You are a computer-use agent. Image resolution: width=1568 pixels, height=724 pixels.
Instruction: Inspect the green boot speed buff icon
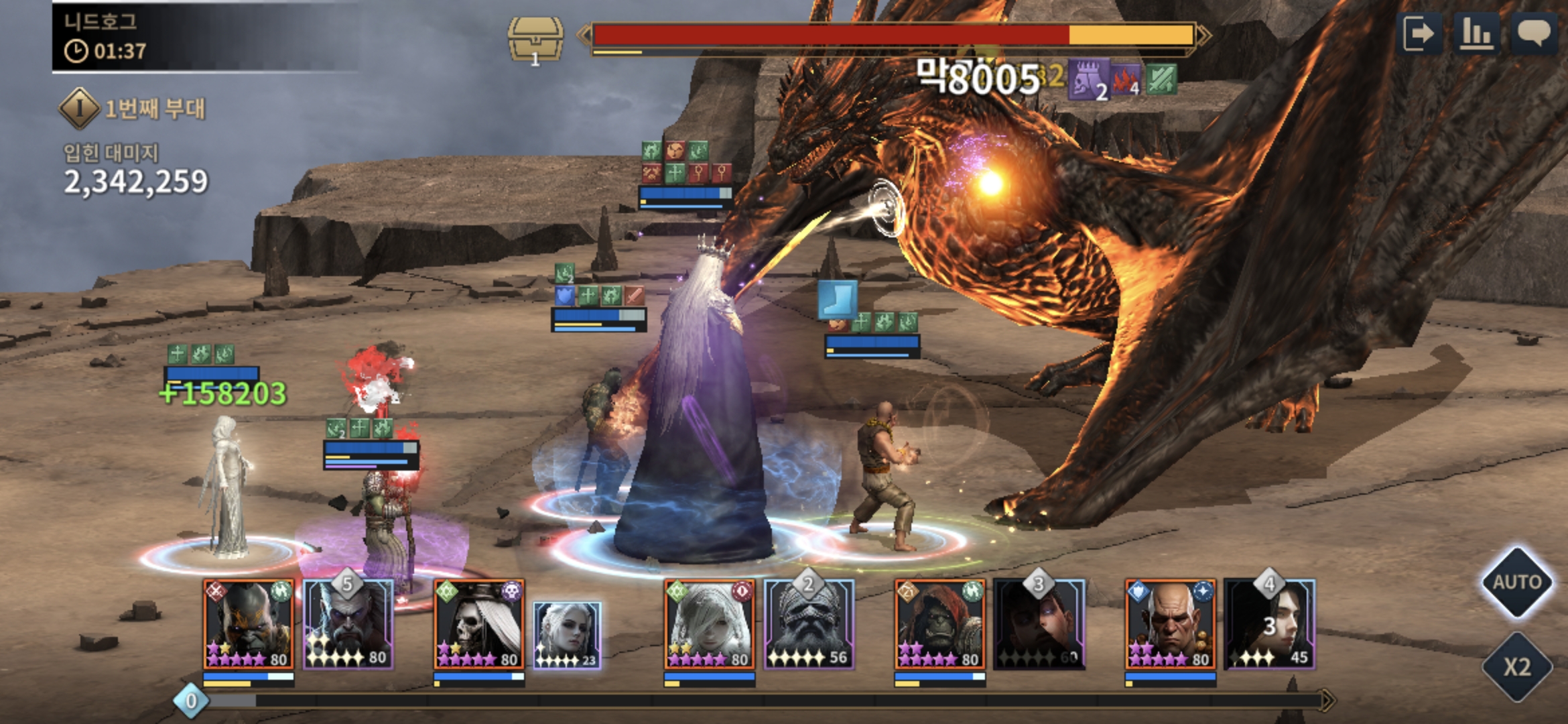(838, 300)
